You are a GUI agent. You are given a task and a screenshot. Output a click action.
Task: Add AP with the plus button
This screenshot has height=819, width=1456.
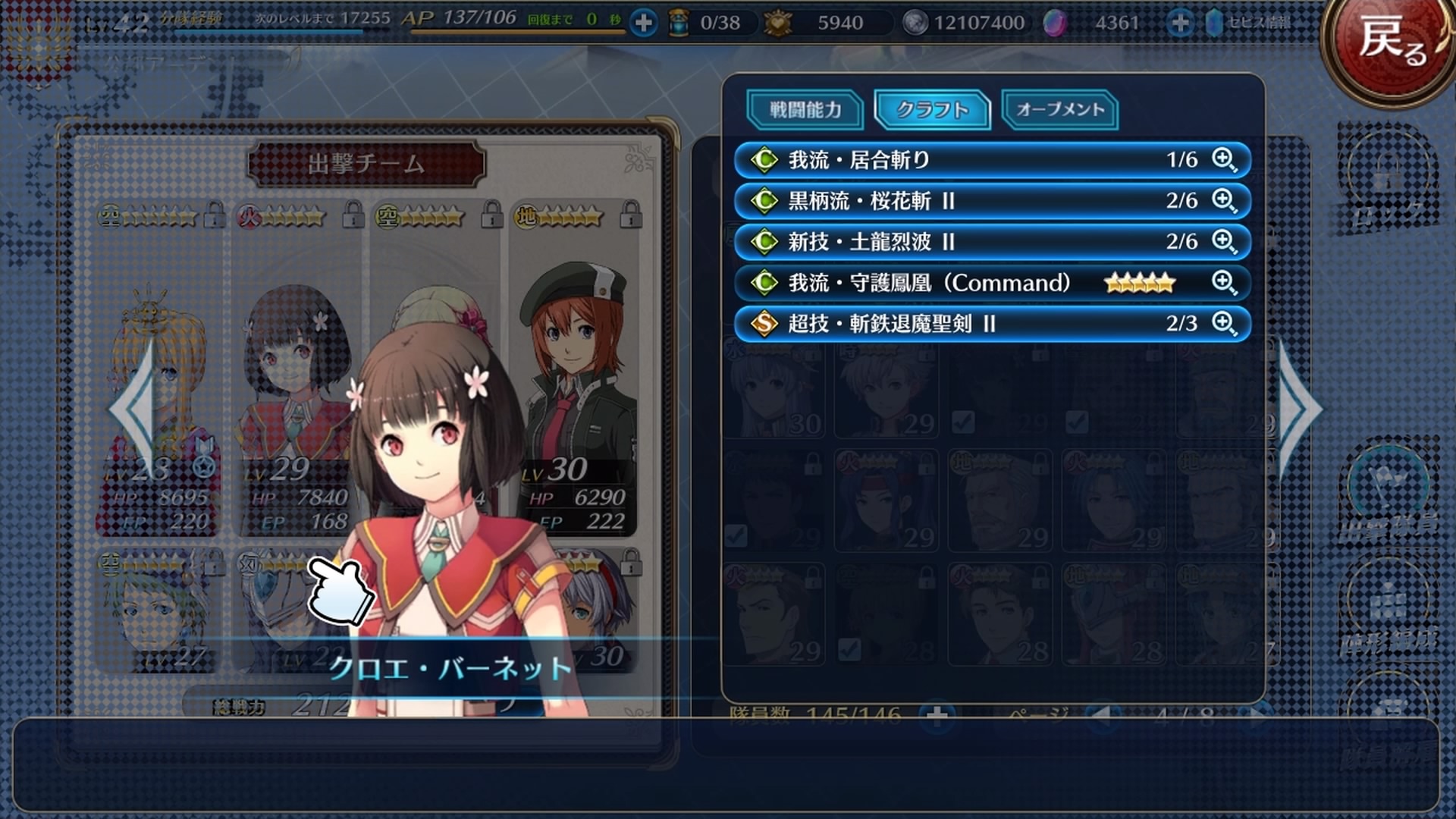coord(643,23)
